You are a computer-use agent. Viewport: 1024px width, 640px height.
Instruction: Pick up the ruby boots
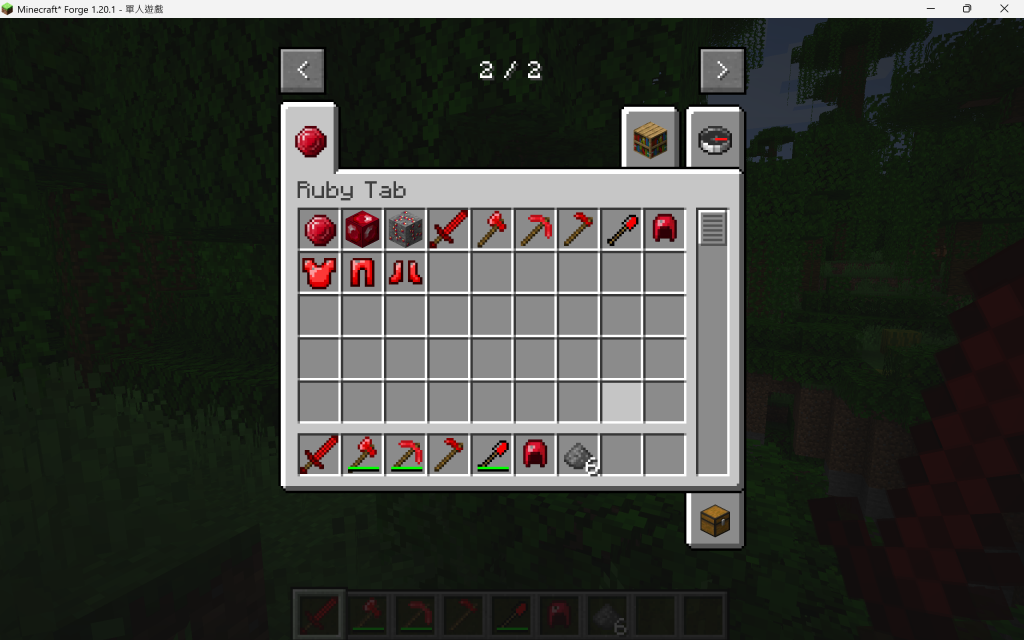(406, 272)
